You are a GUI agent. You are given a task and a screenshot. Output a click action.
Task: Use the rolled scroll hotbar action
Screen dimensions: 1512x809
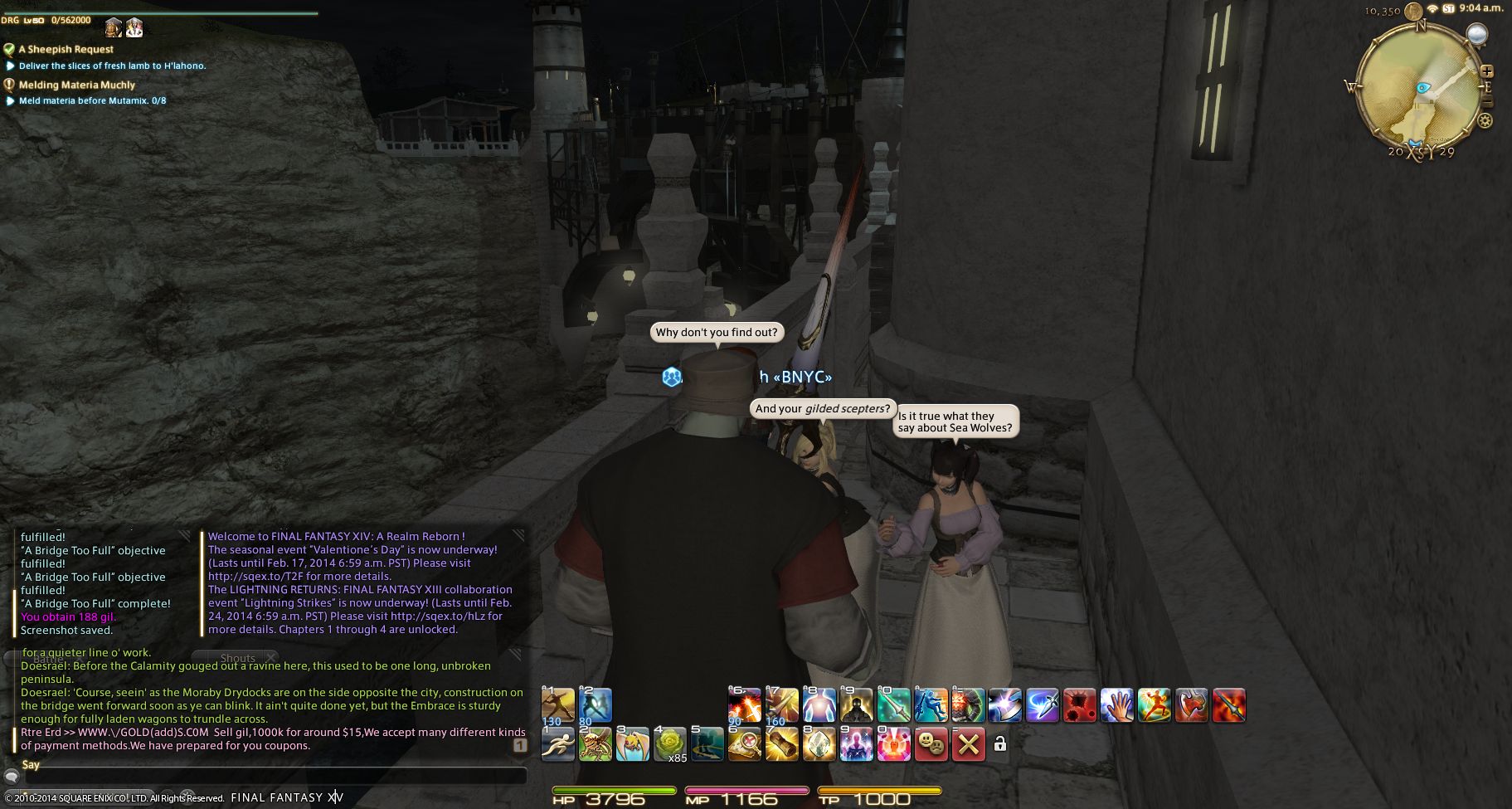(x=781, y=744)
